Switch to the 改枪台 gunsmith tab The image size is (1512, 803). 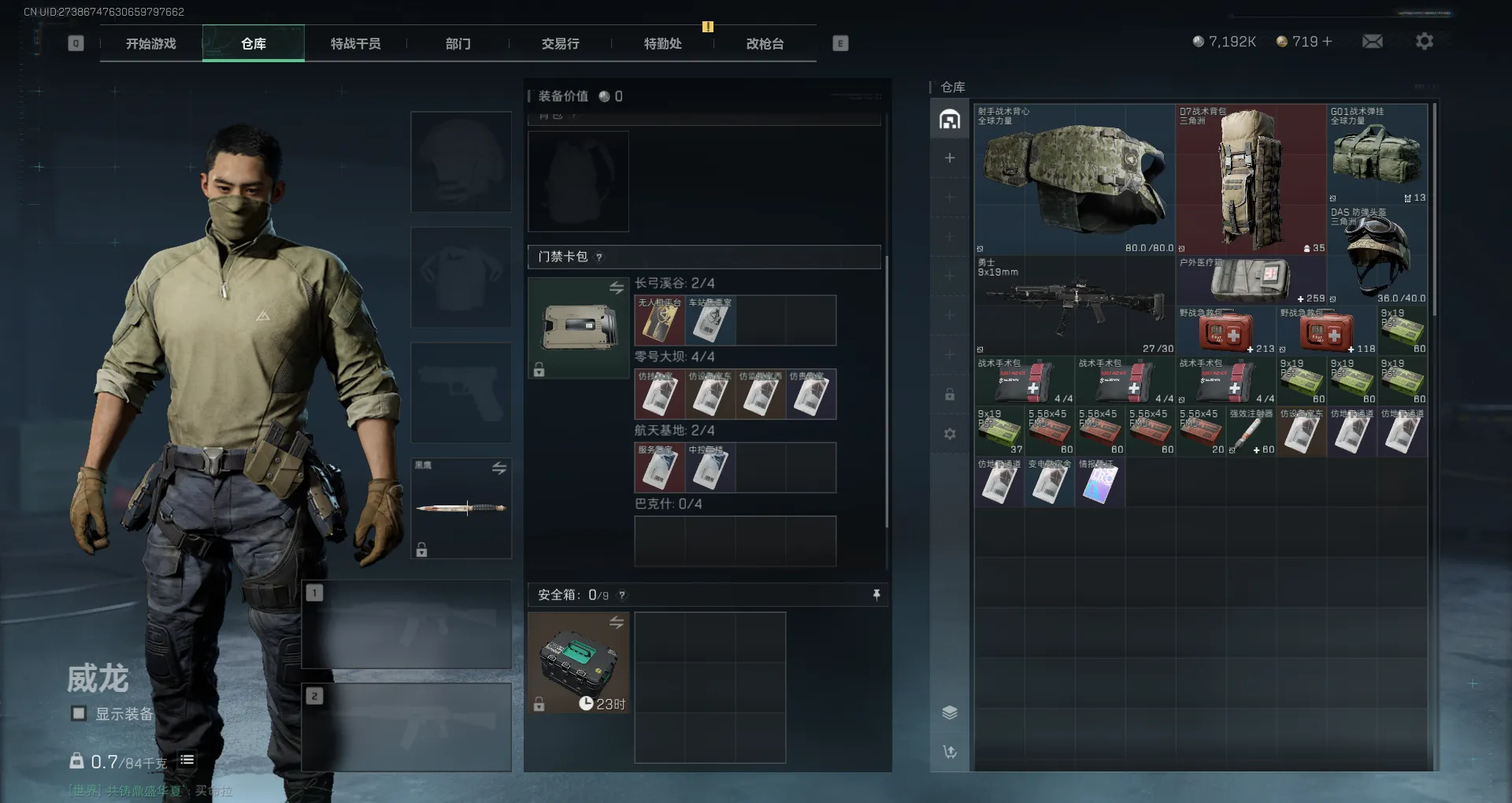click(765, 44)
